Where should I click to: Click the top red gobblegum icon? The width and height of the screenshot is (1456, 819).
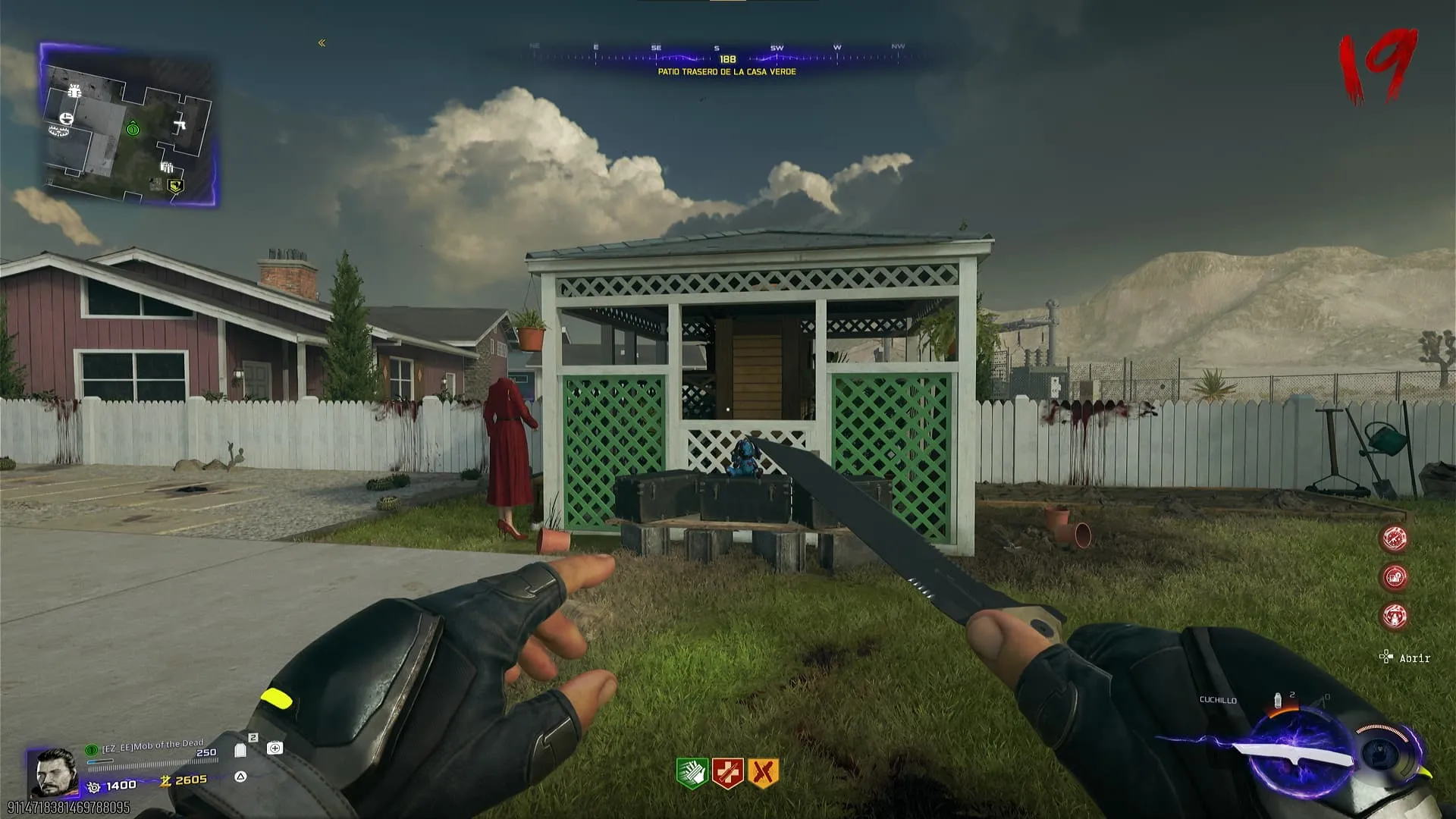pyautogui.click(x=1395, y=538)
